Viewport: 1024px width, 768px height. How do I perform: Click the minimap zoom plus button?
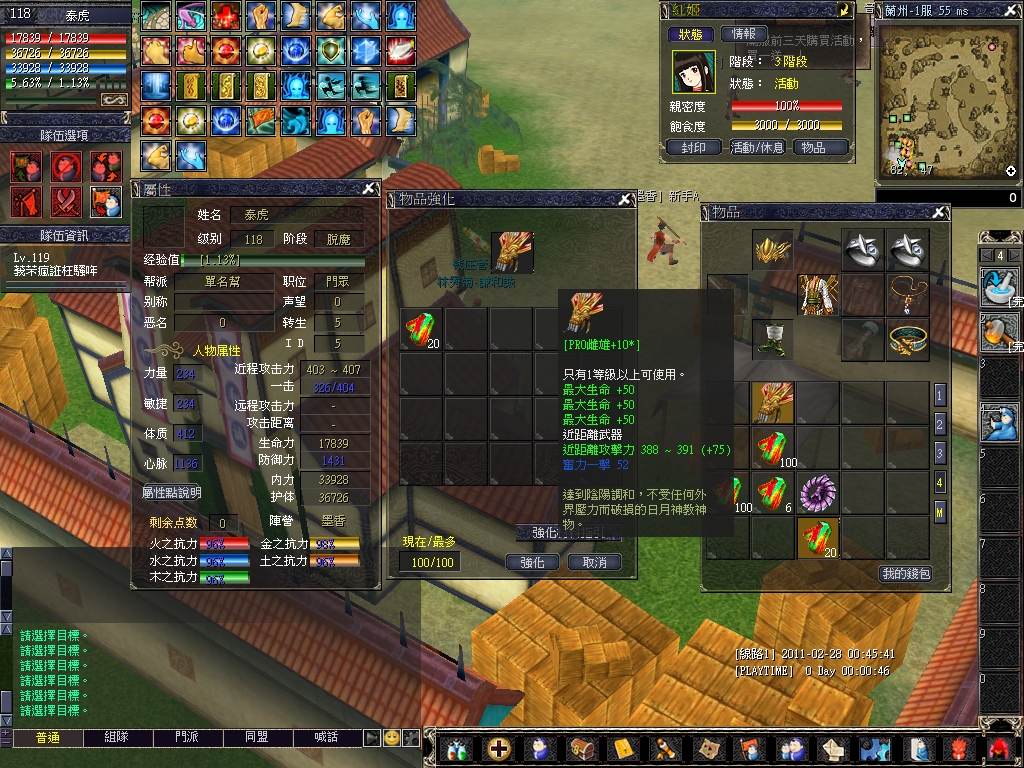pyautogui.click(x=1011, y=171)
